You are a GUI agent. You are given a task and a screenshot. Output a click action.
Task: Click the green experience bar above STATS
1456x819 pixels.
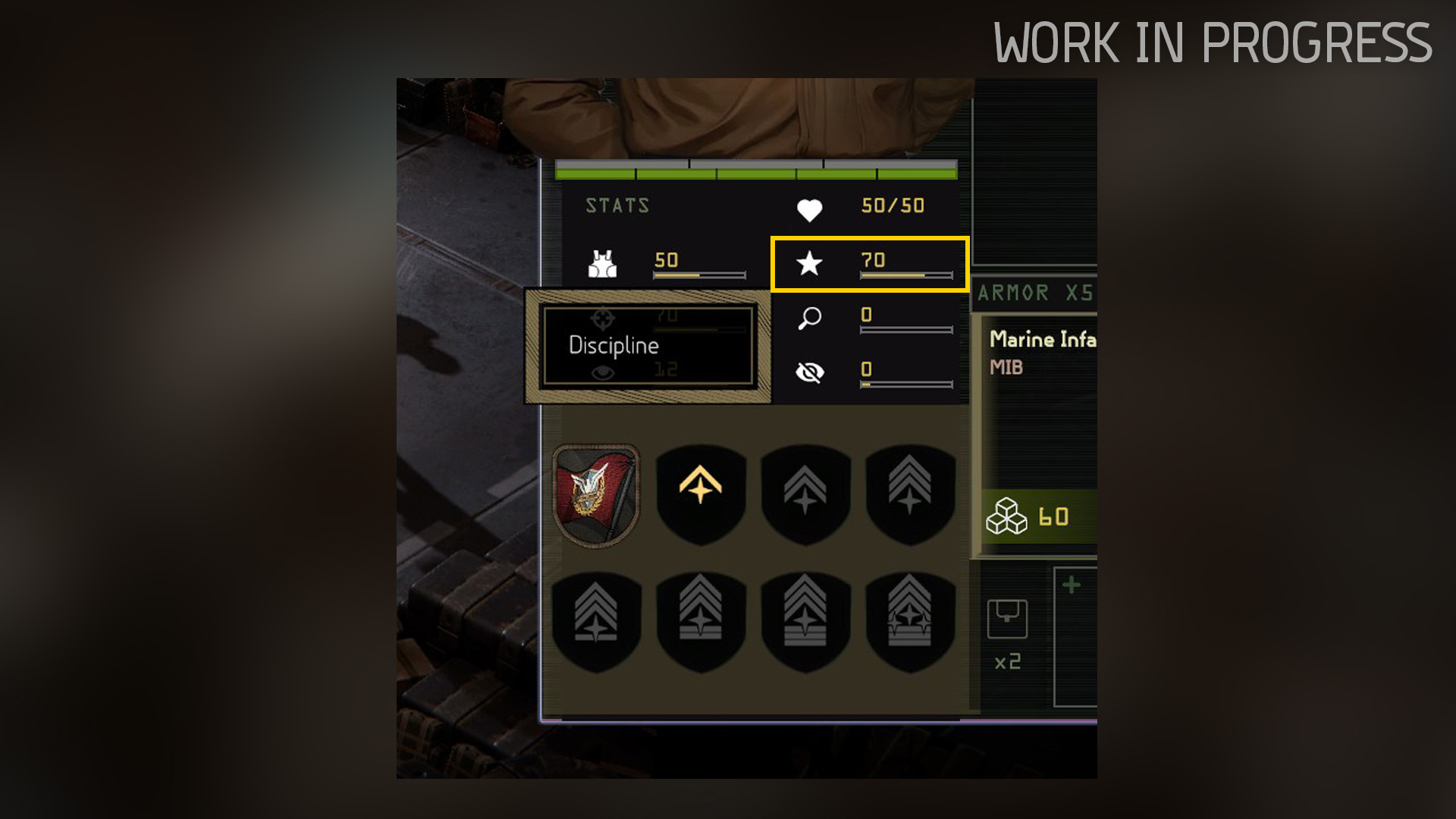tap(755, 173)
